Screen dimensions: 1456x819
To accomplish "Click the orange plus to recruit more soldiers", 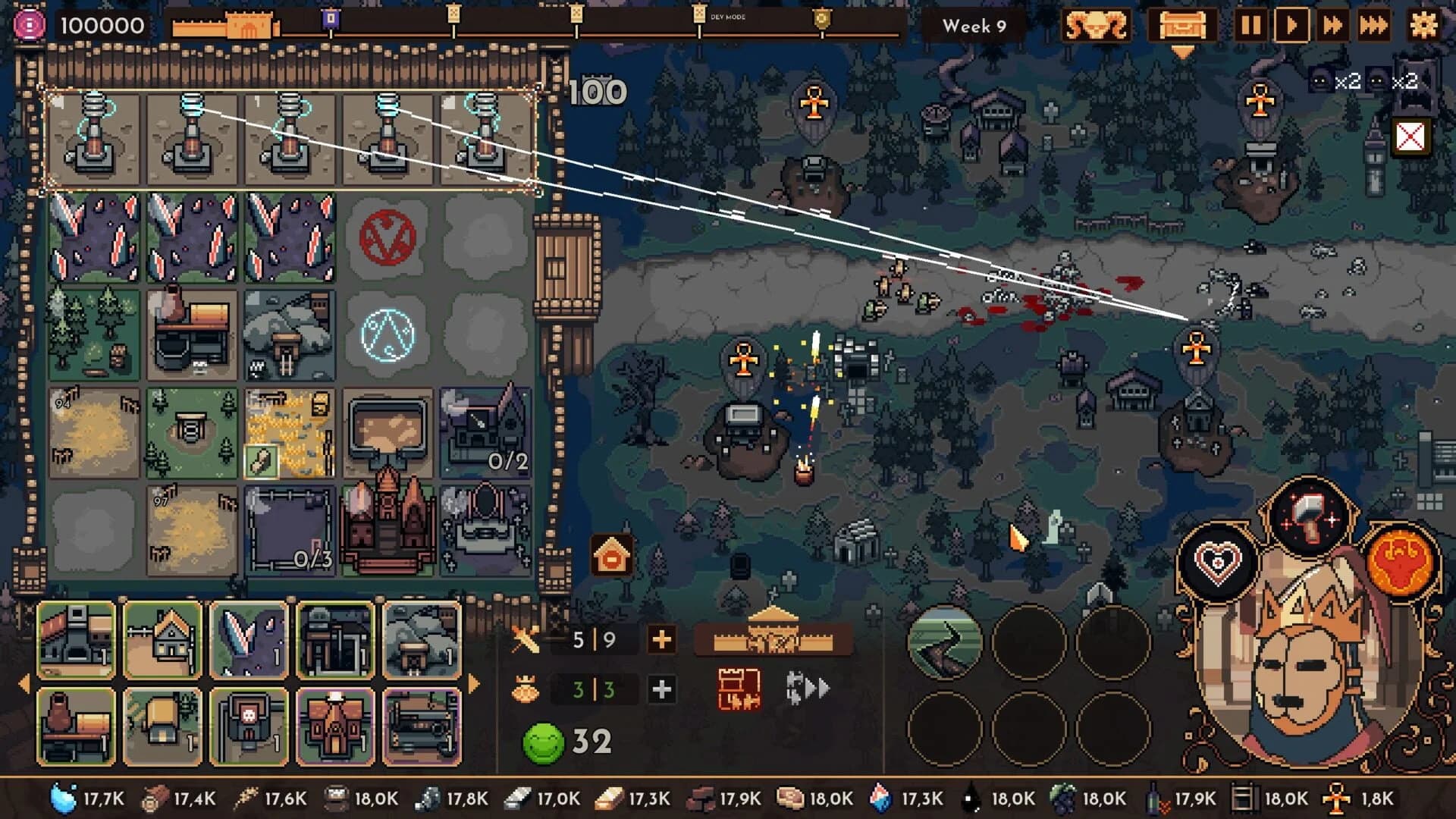I will coord(661,639).
